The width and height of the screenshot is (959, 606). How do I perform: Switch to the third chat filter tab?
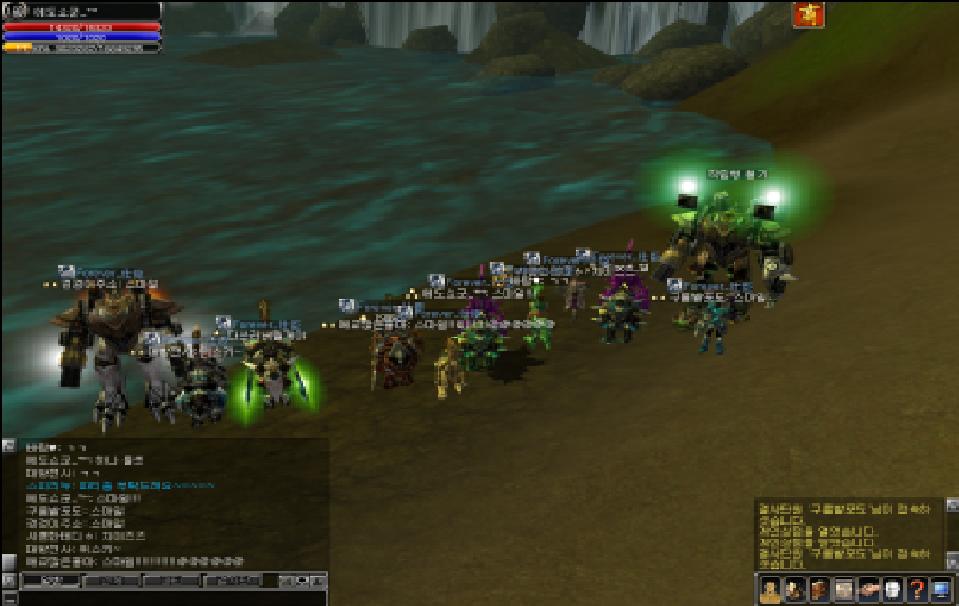coord(171,580)
